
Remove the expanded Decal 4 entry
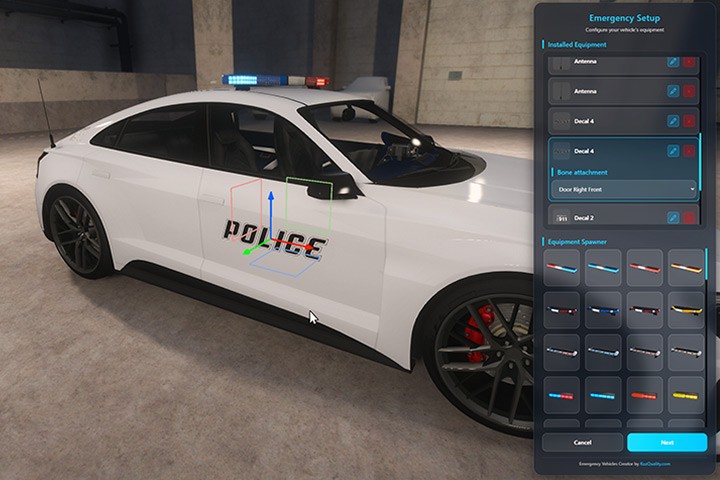coord(689,151)
